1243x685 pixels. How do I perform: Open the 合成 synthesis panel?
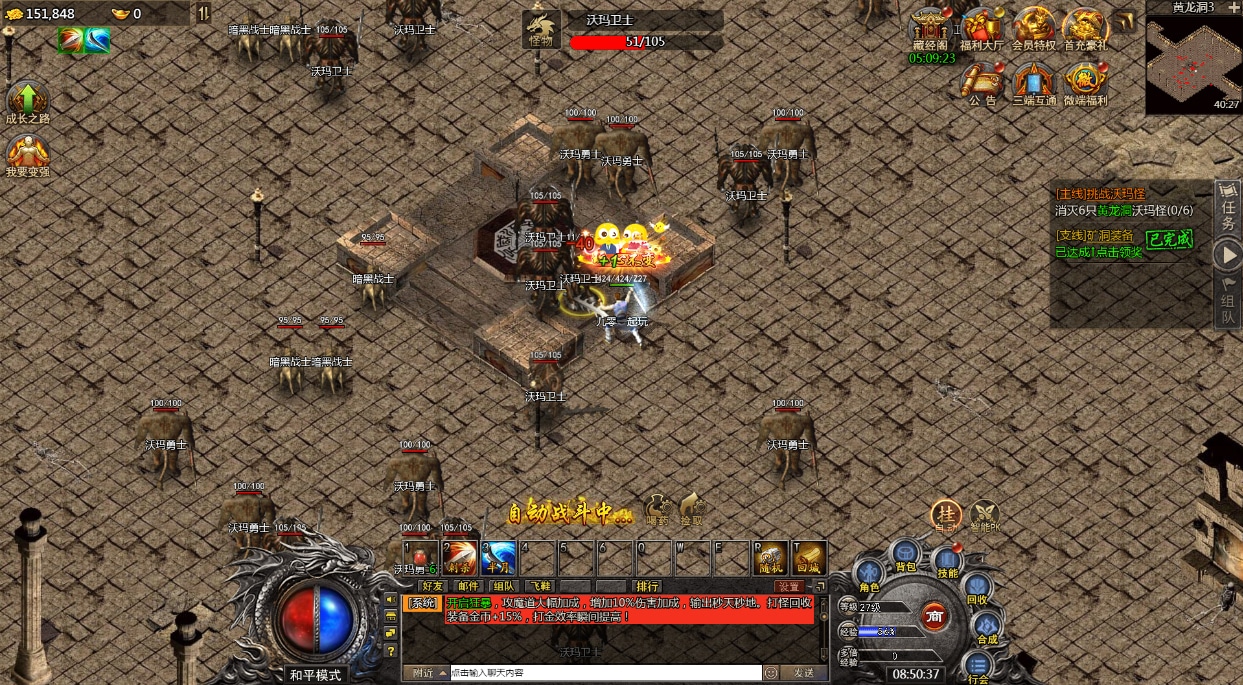(x=987, y=628)
